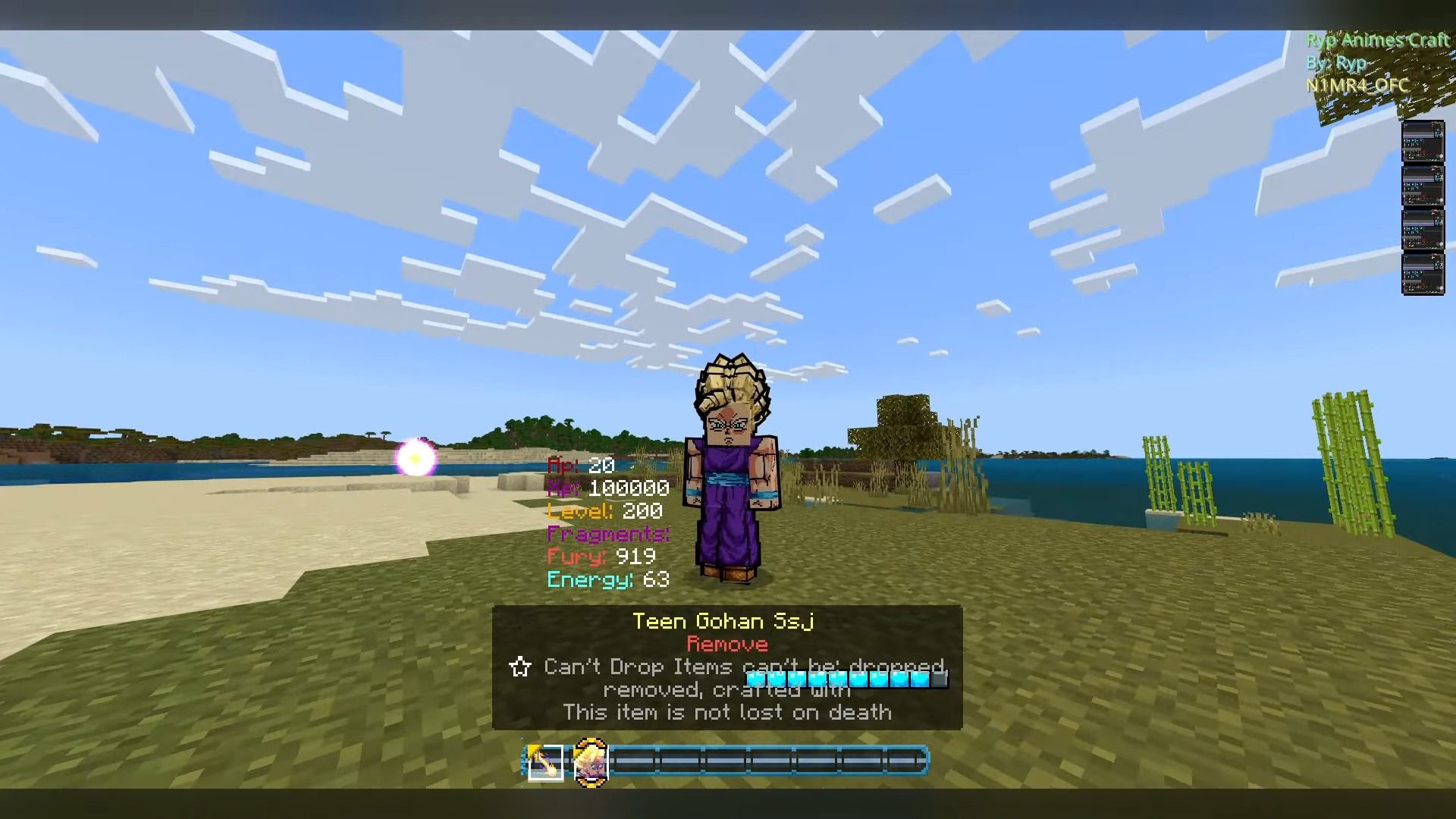
Task: Click the Fury: 919 stat label
Action: coord(601,556)
